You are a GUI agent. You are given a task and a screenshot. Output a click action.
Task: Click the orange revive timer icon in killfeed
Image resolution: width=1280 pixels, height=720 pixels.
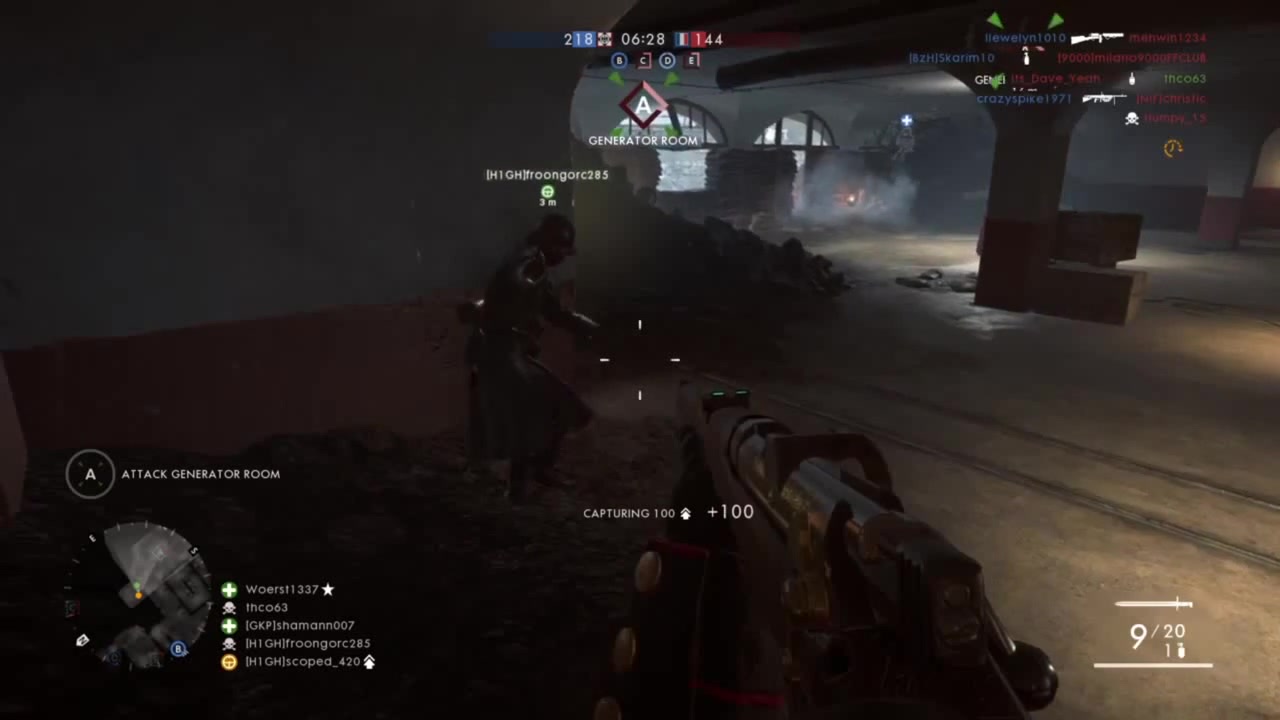[x=1172, y=148]
